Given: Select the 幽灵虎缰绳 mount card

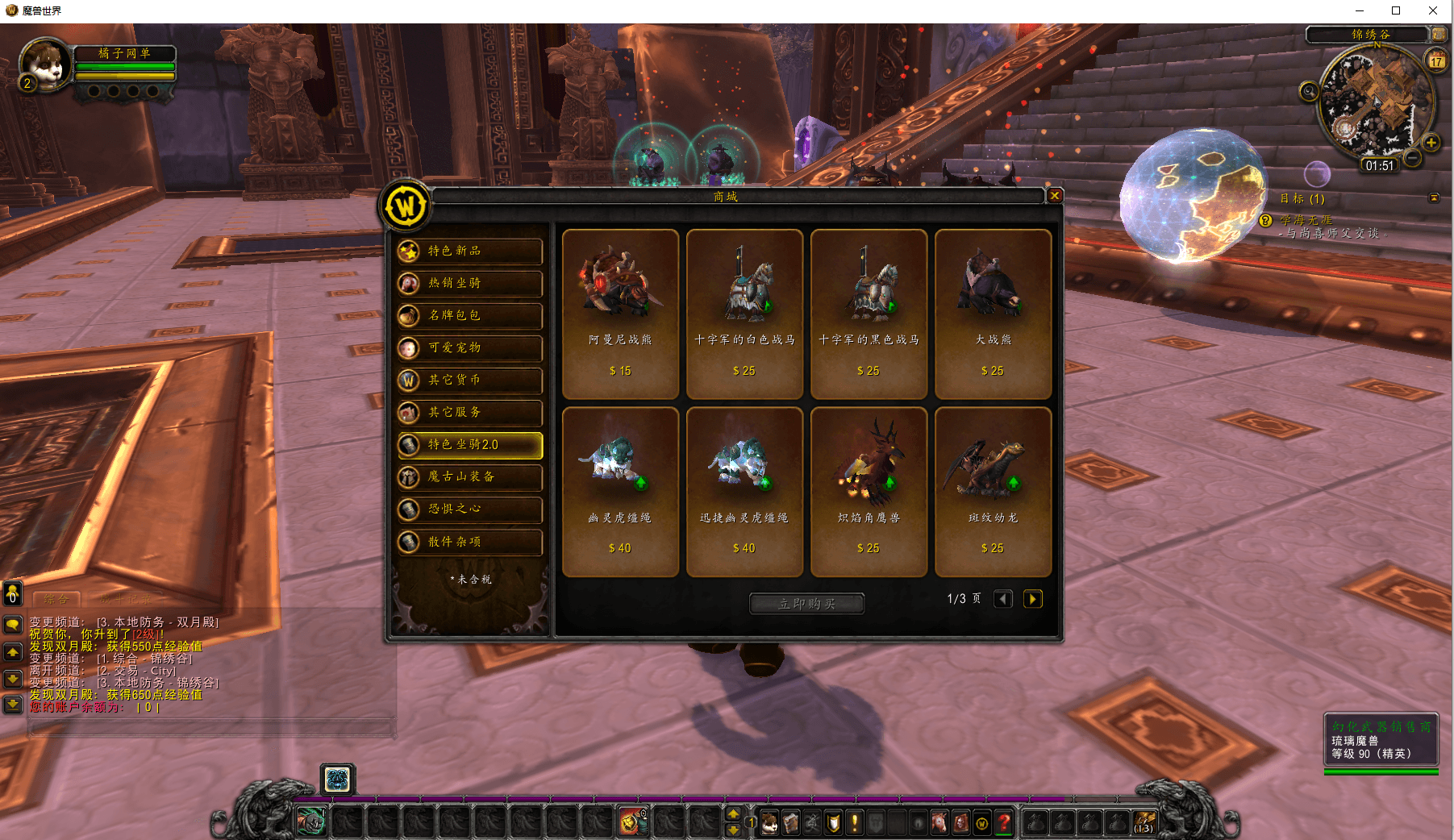Looking at the screenshot, I should point(620,492).
